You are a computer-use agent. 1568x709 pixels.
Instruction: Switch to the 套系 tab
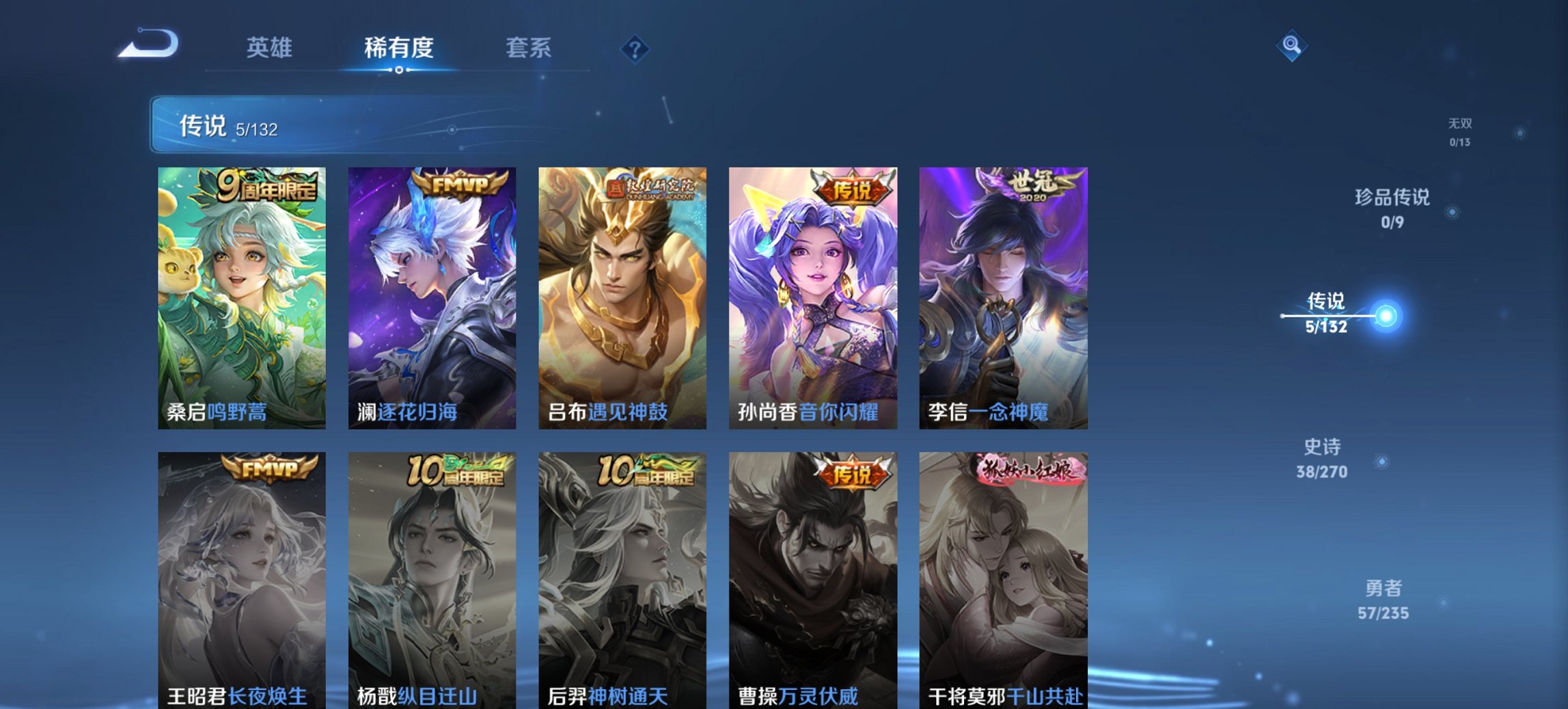pyautogui.click(x=529, y=48)
